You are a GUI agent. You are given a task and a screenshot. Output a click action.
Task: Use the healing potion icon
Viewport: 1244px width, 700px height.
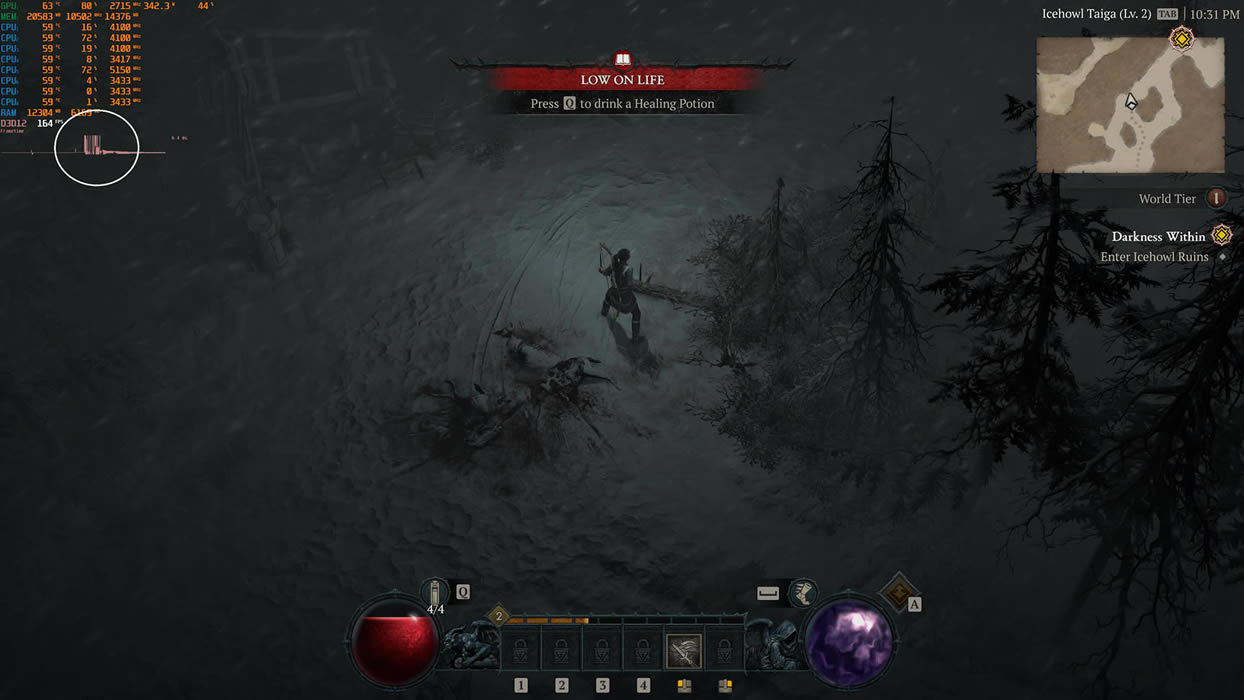(436, 593)
